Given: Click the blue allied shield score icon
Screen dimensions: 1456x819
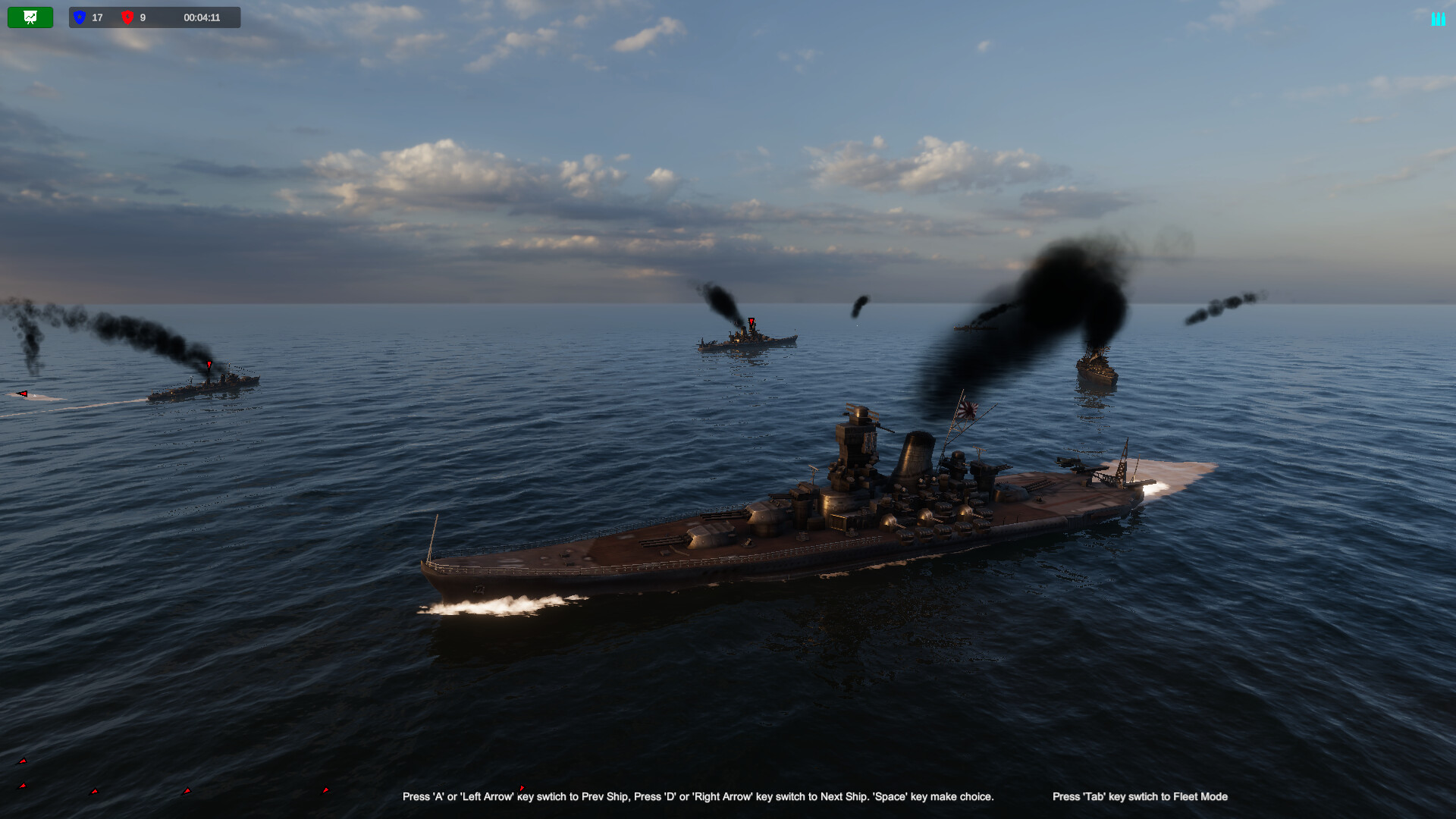Looking at the screenshot, I should pos(80,17).
